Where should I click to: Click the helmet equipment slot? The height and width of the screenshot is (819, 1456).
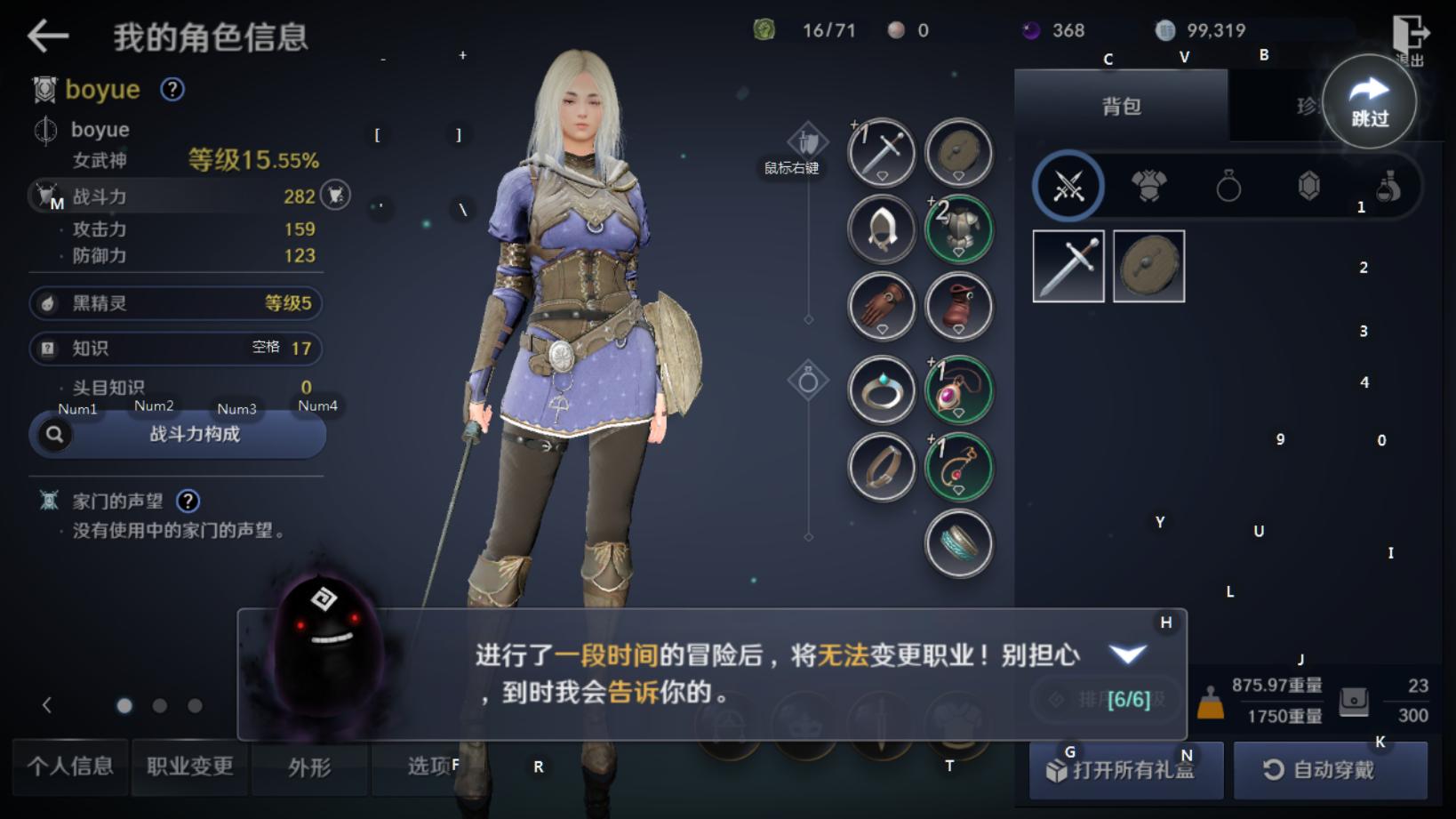pos(881,229)
